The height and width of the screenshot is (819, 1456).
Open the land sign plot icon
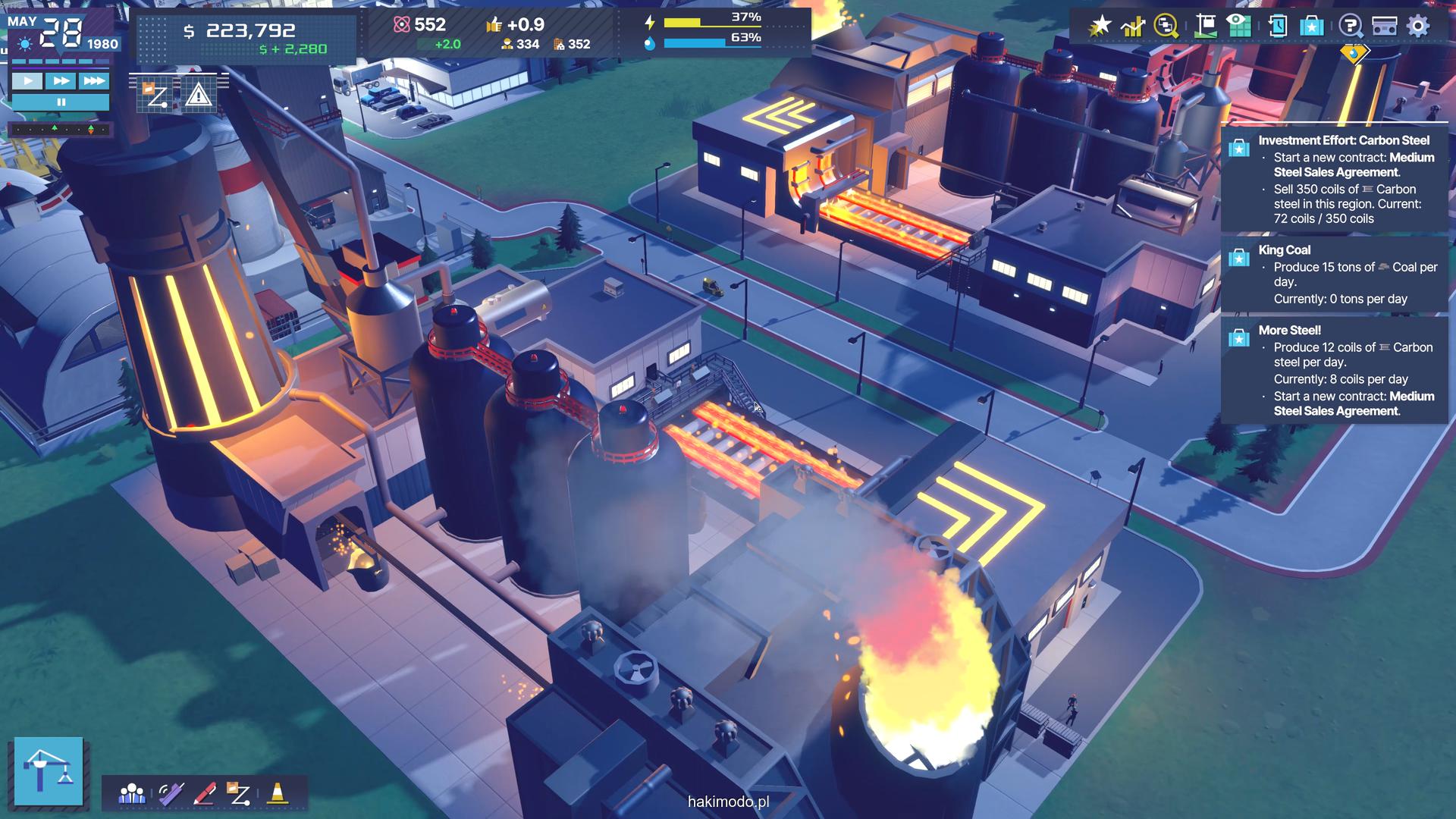tap(1205, 27)
